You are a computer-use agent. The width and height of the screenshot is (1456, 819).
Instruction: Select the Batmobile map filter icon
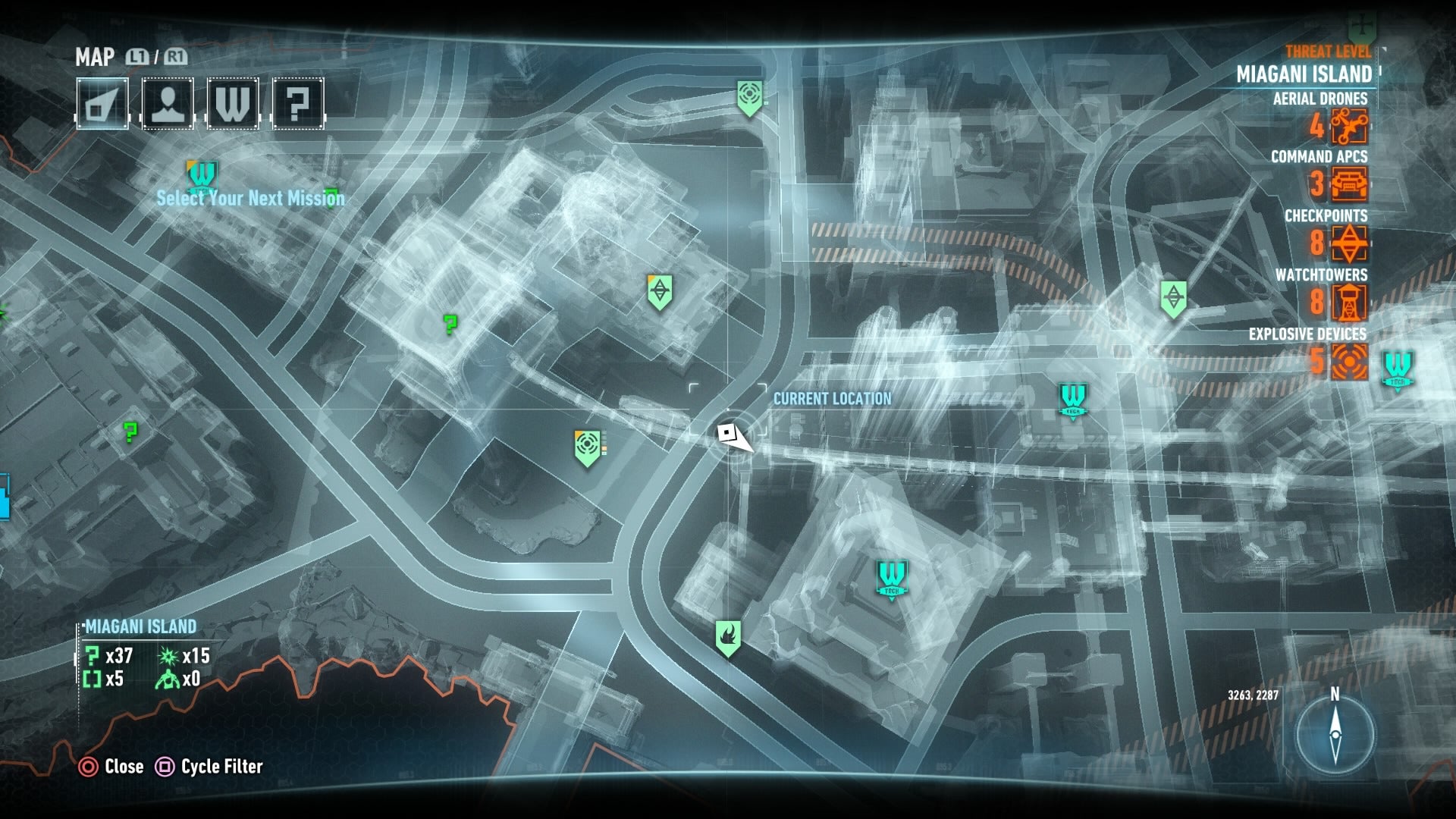pyautogui.click(x=104, y=103)
